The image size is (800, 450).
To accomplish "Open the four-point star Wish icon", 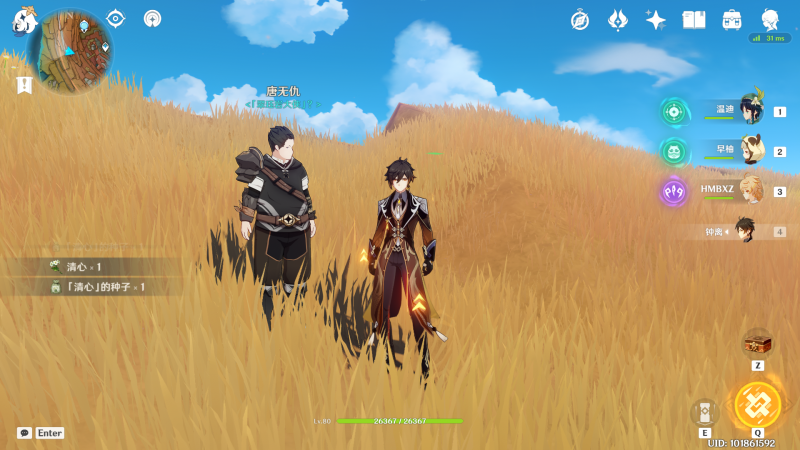I will pos(656,20).
